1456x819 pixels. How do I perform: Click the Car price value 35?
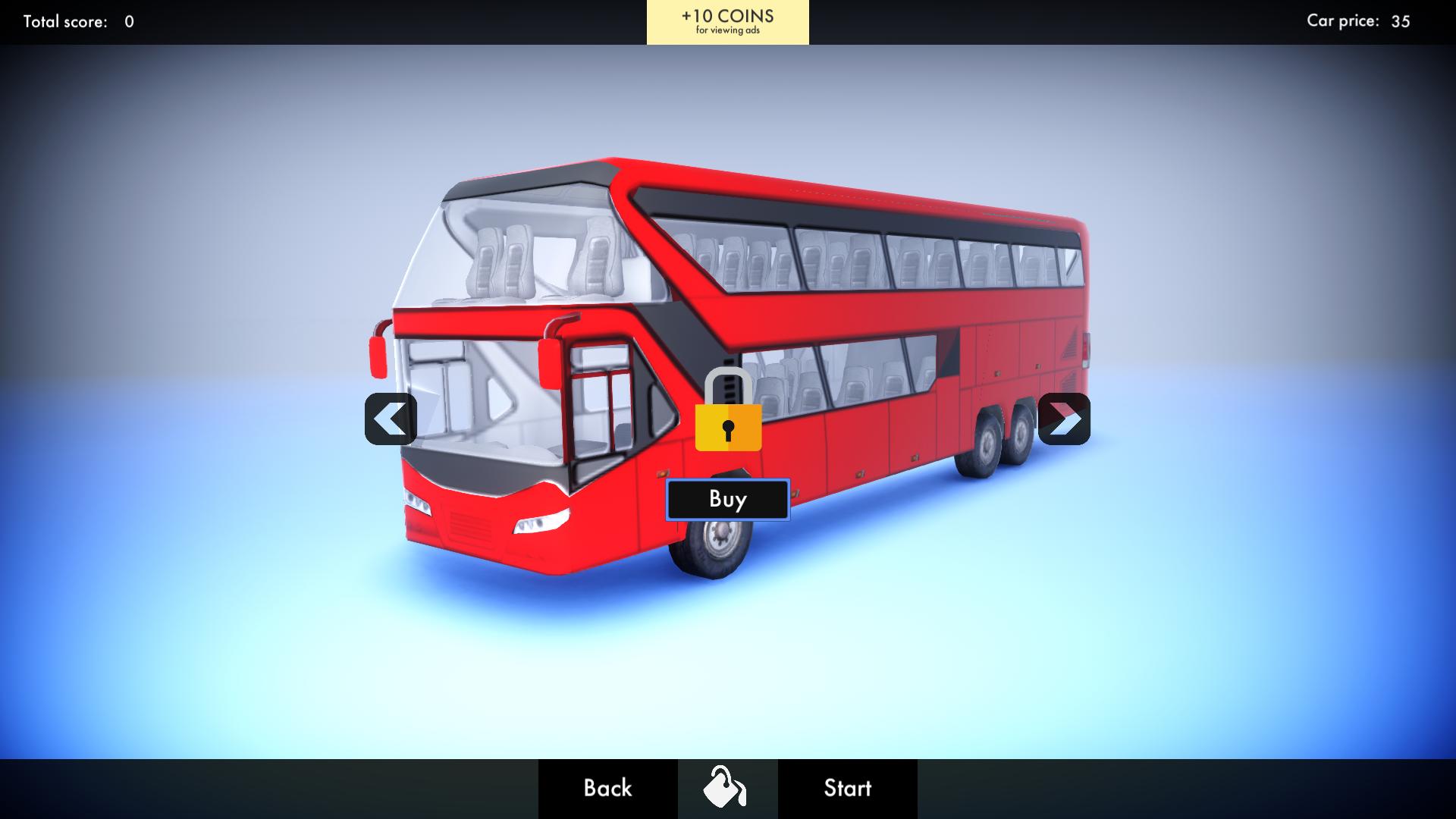(x=1399, y=22)
